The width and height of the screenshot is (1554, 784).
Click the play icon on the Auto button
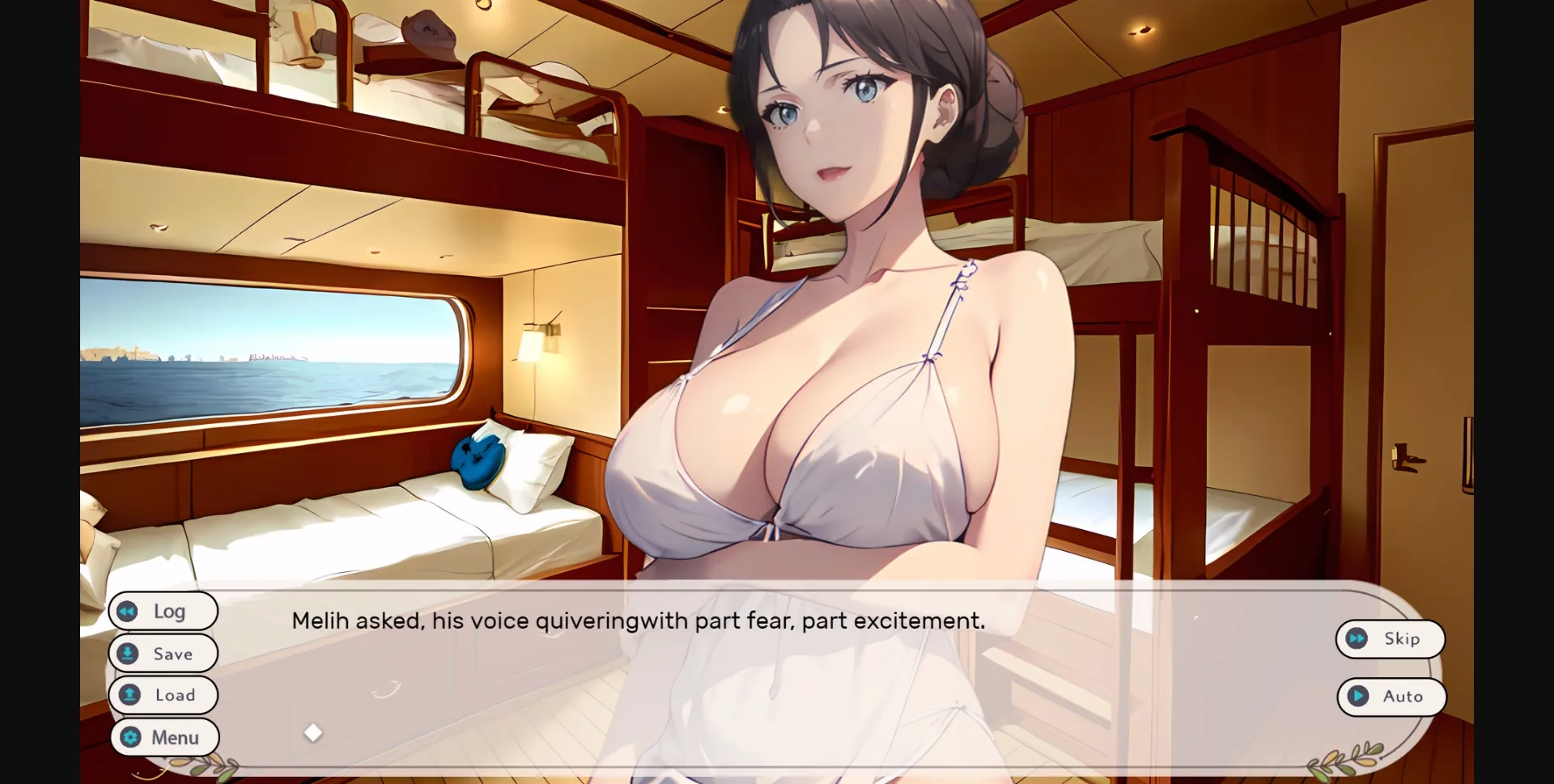[1358, 696]
